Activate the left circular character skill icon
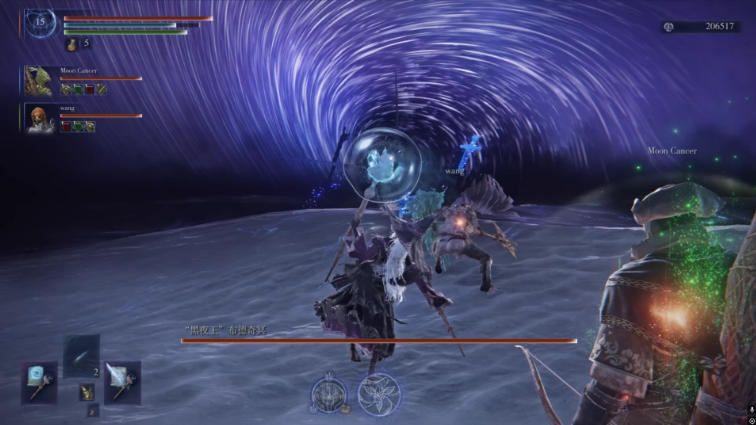The height and width of the screenshot is (425, 756). click(x=330, y=393)
